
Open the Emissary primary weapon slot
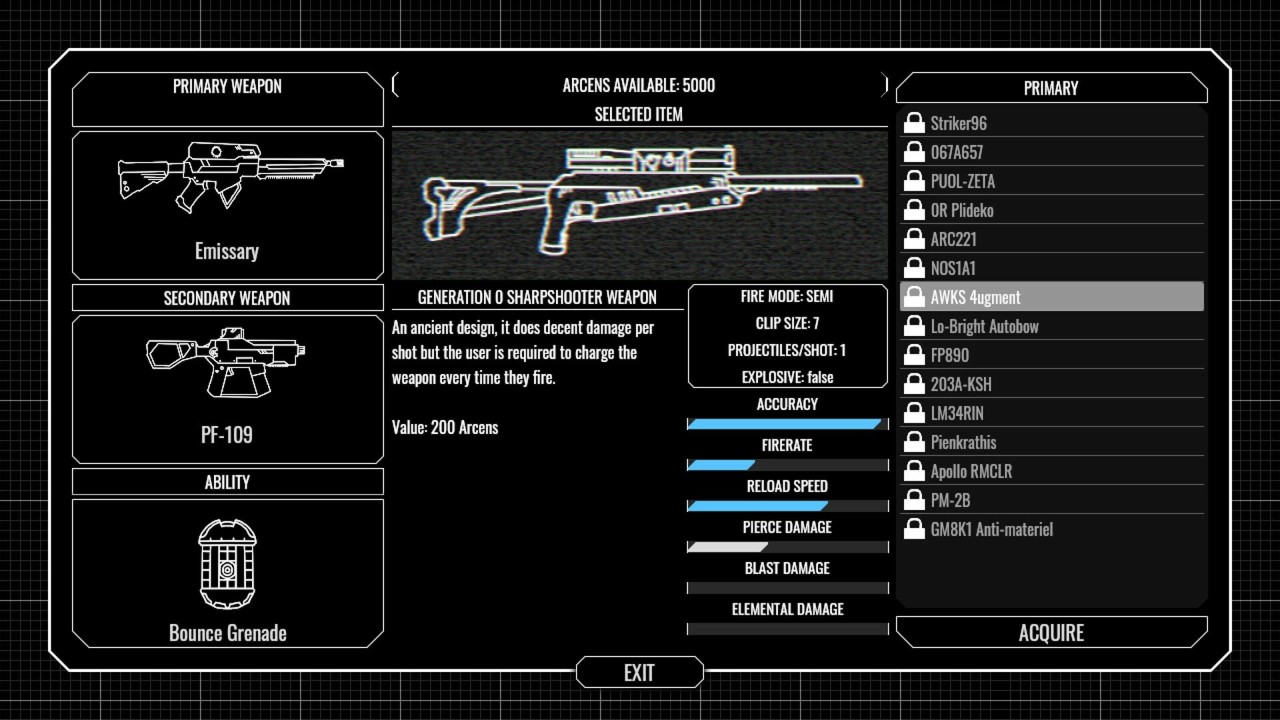pyautogui.click(x=227, y=204)
